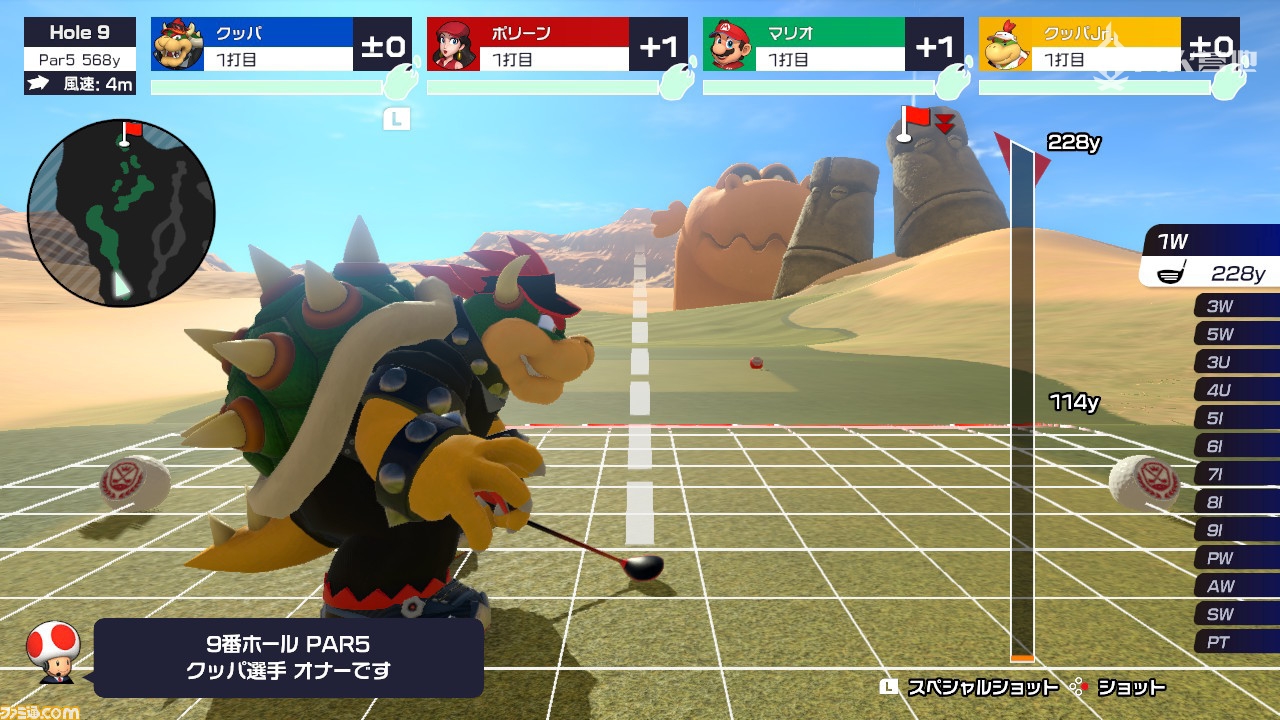Select Pauline's red player panel

tap(557, 45)
